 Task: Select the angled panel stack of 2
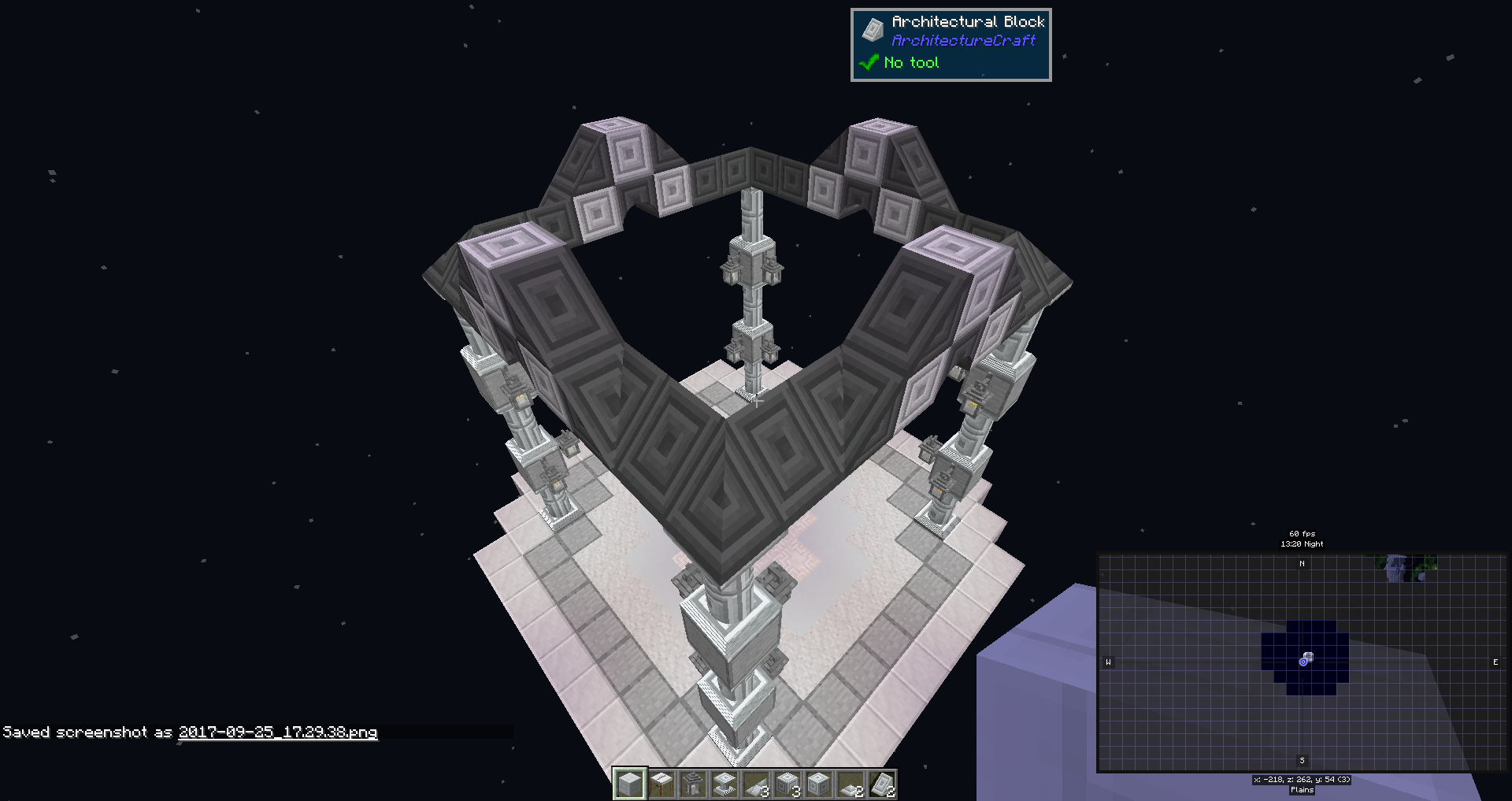(x=883, y=784)
